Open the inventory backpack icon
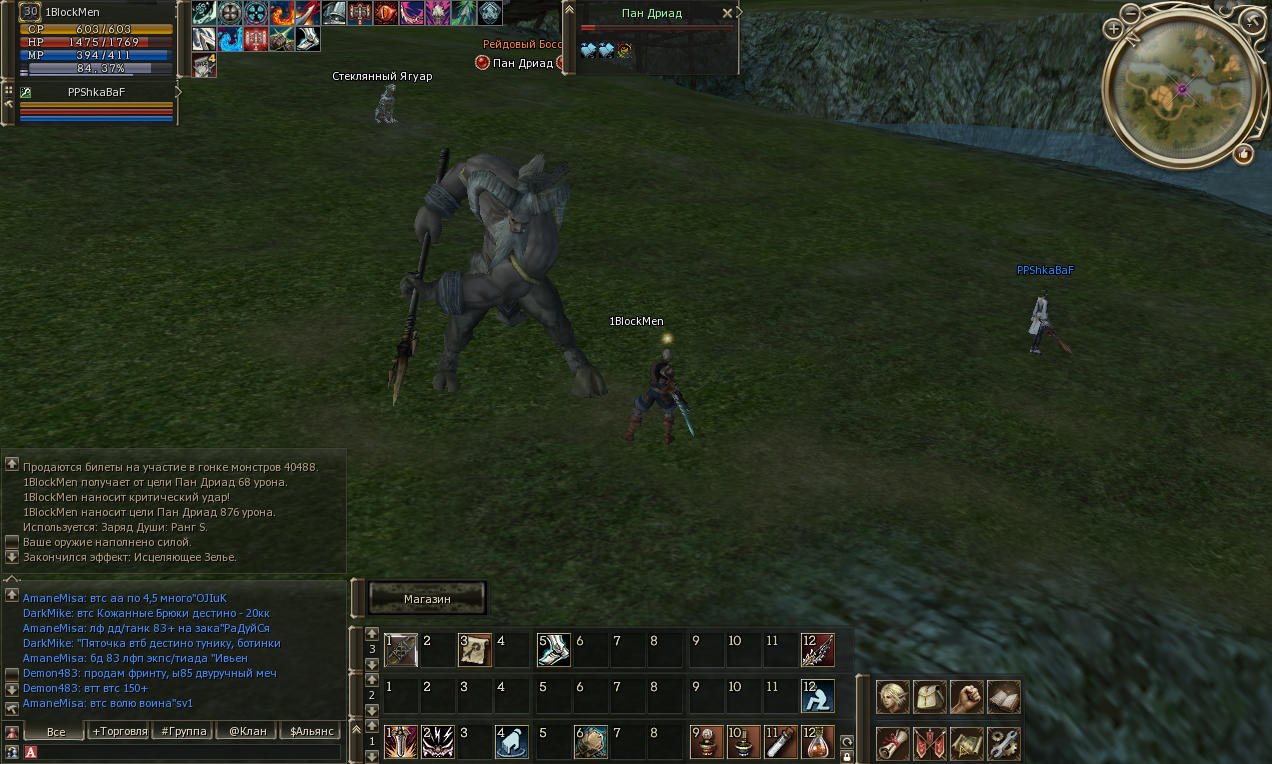 click(929, 697)
